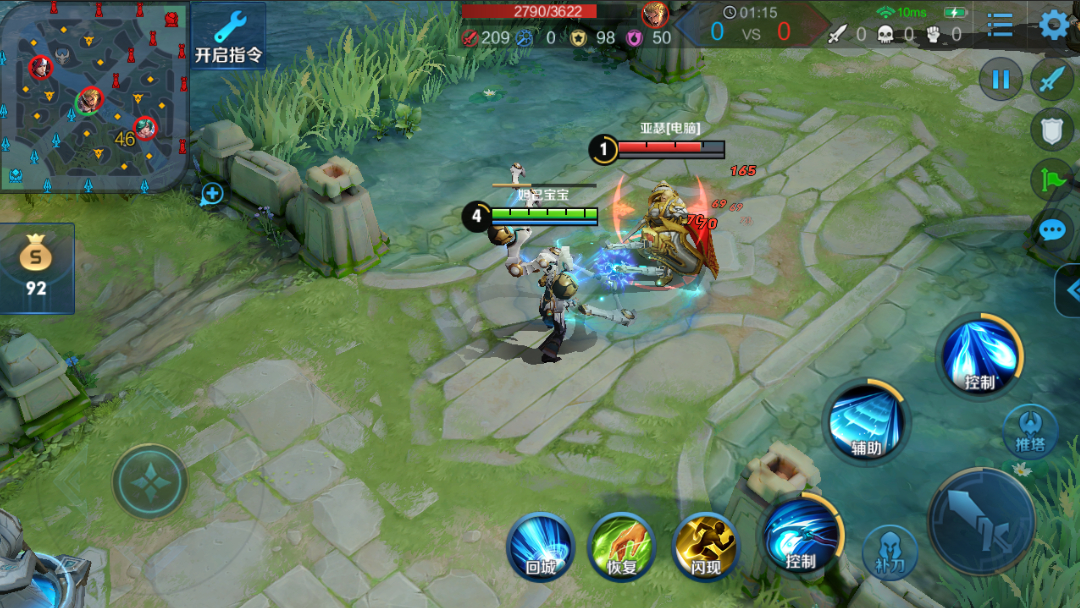The width and height of the screenshot is (1080, 608).
Task: Open the chat speech bubble
Action: click(x=1051, y=230)
